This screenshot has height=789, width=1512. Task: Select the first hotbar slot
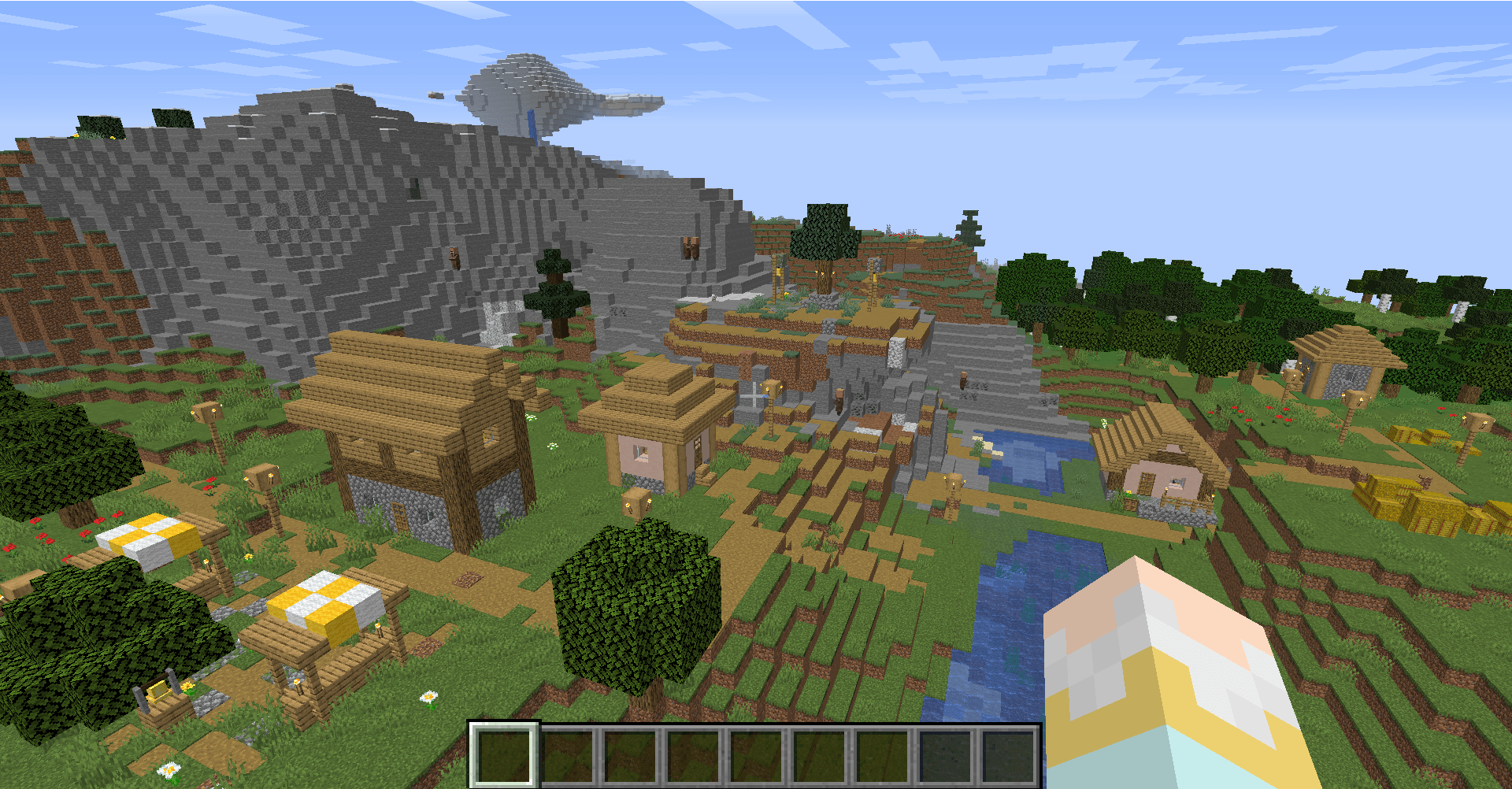pos(504,754)
